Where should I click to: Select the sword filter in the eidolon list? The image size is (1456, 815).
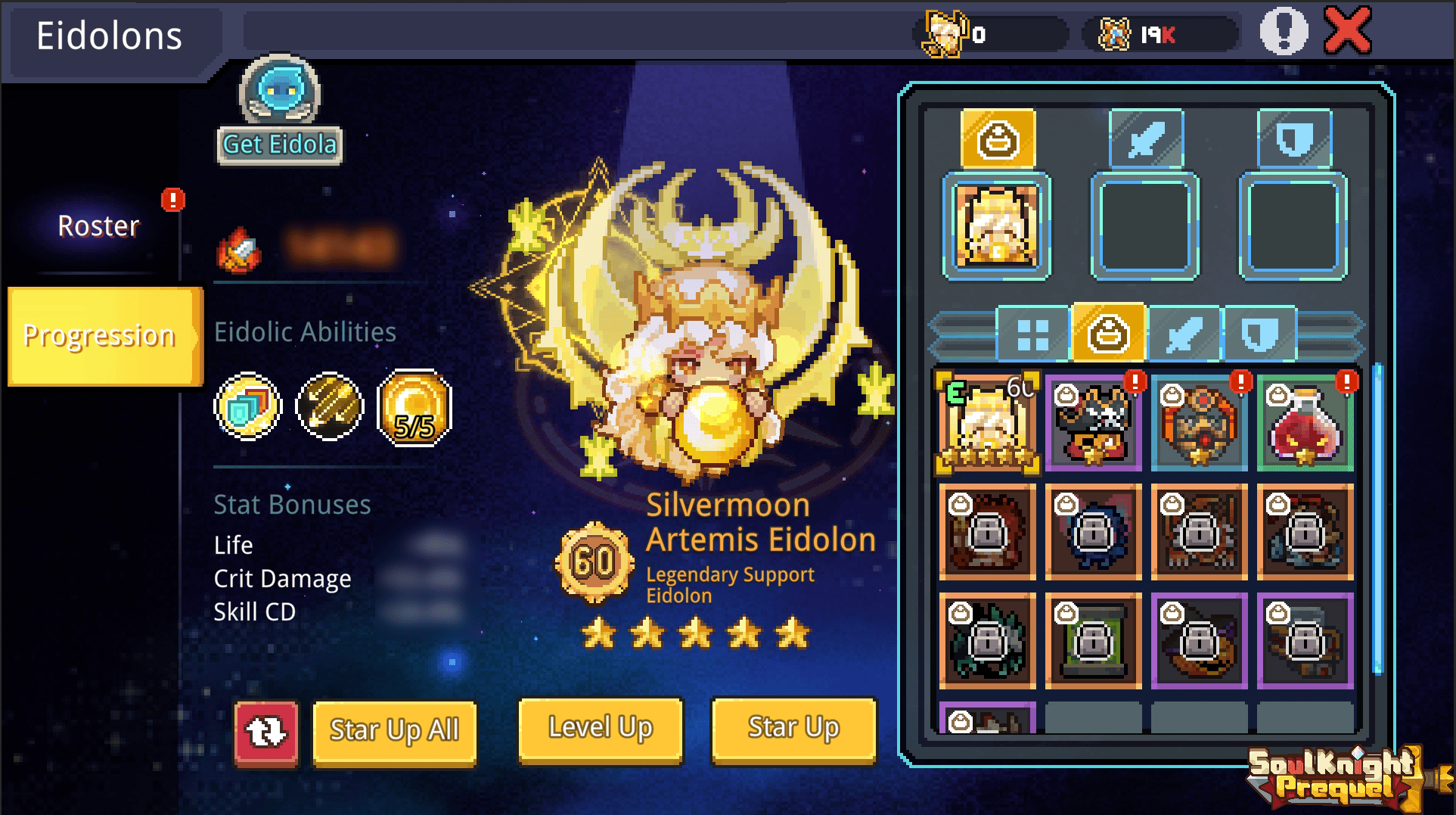click(1185, 334)
